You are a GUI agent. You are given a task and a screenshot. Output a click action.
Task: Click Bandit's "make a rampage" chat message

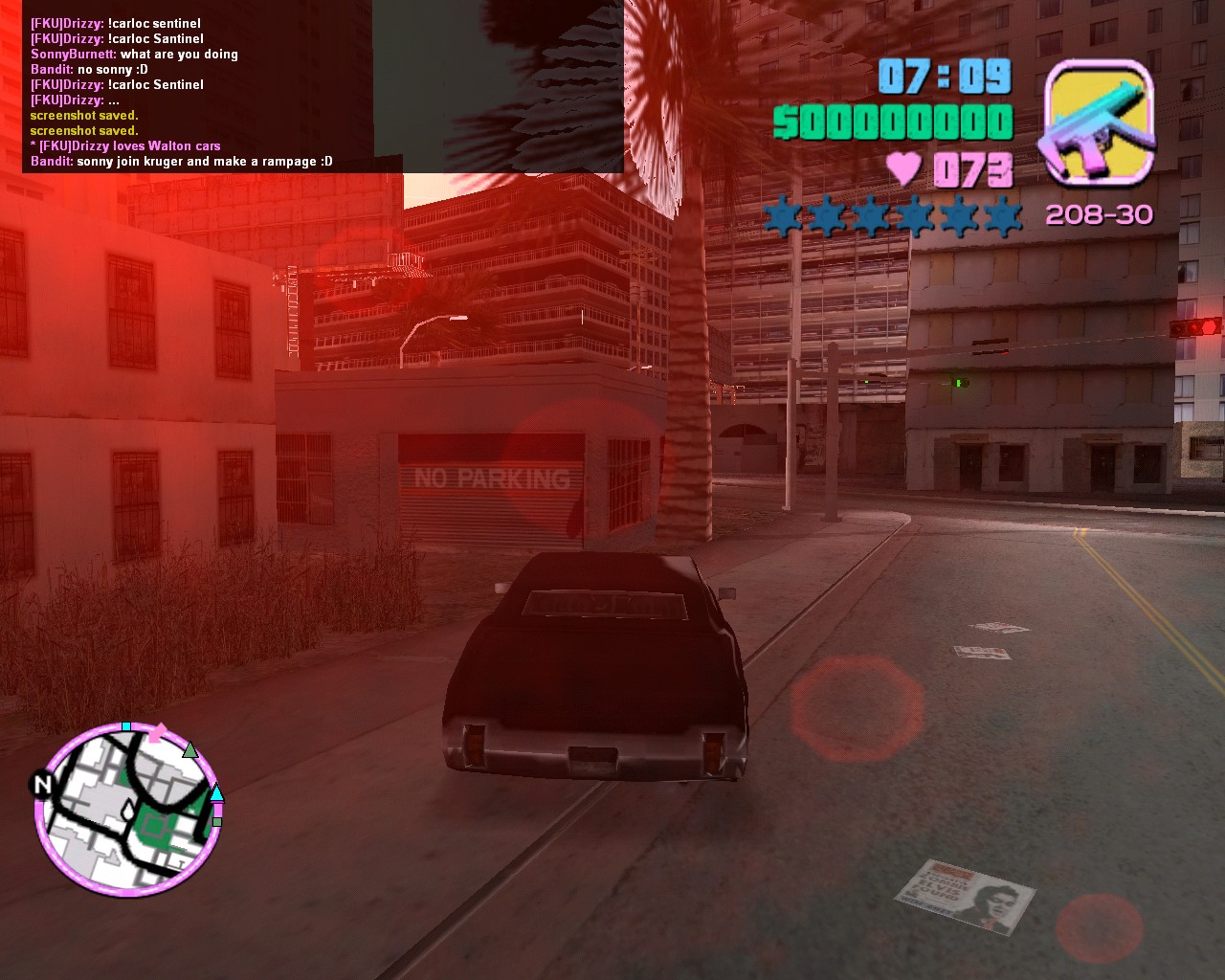coord(182,162)
